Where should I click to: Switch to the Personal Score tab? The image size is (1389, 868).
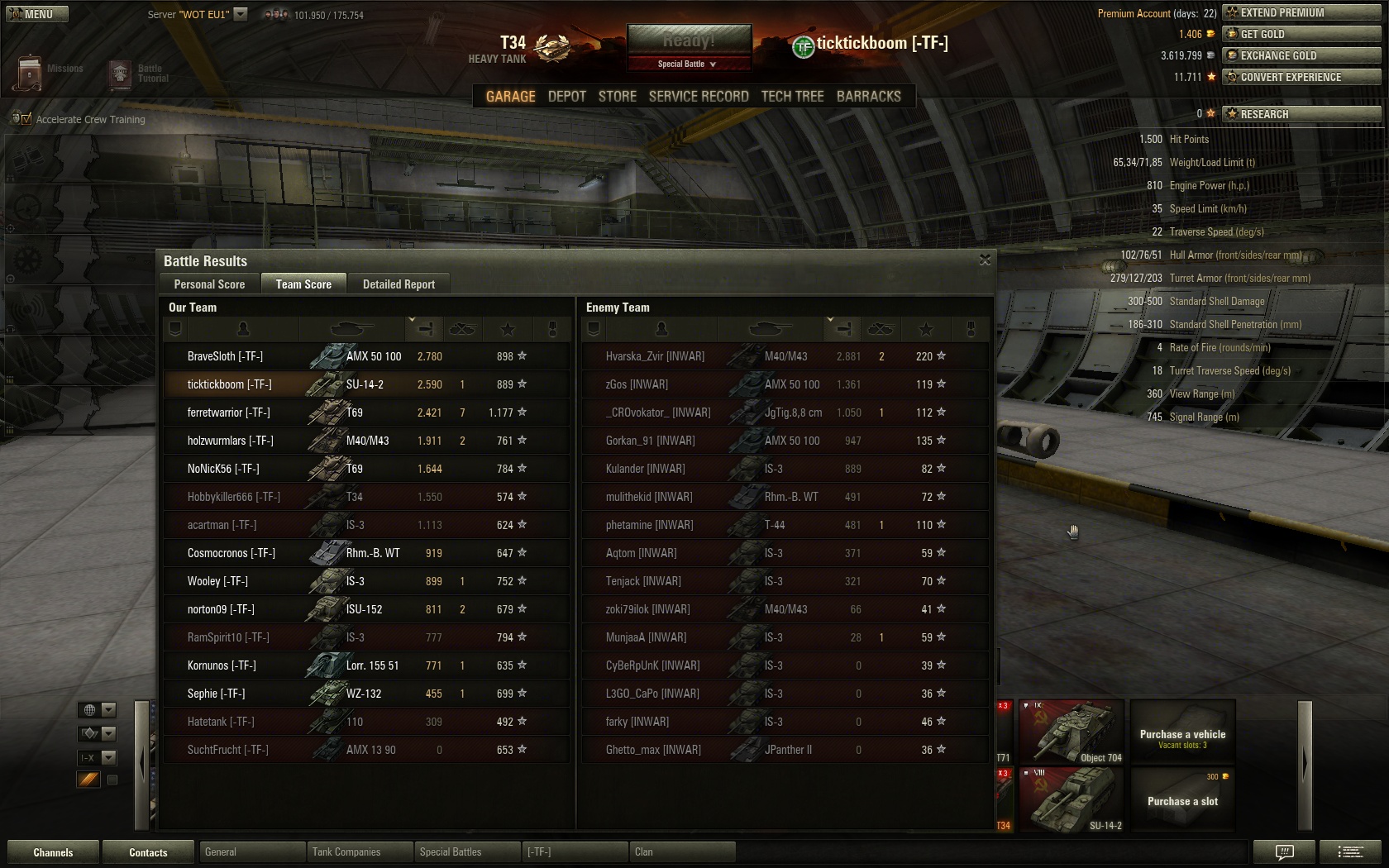tap(209, 284)
